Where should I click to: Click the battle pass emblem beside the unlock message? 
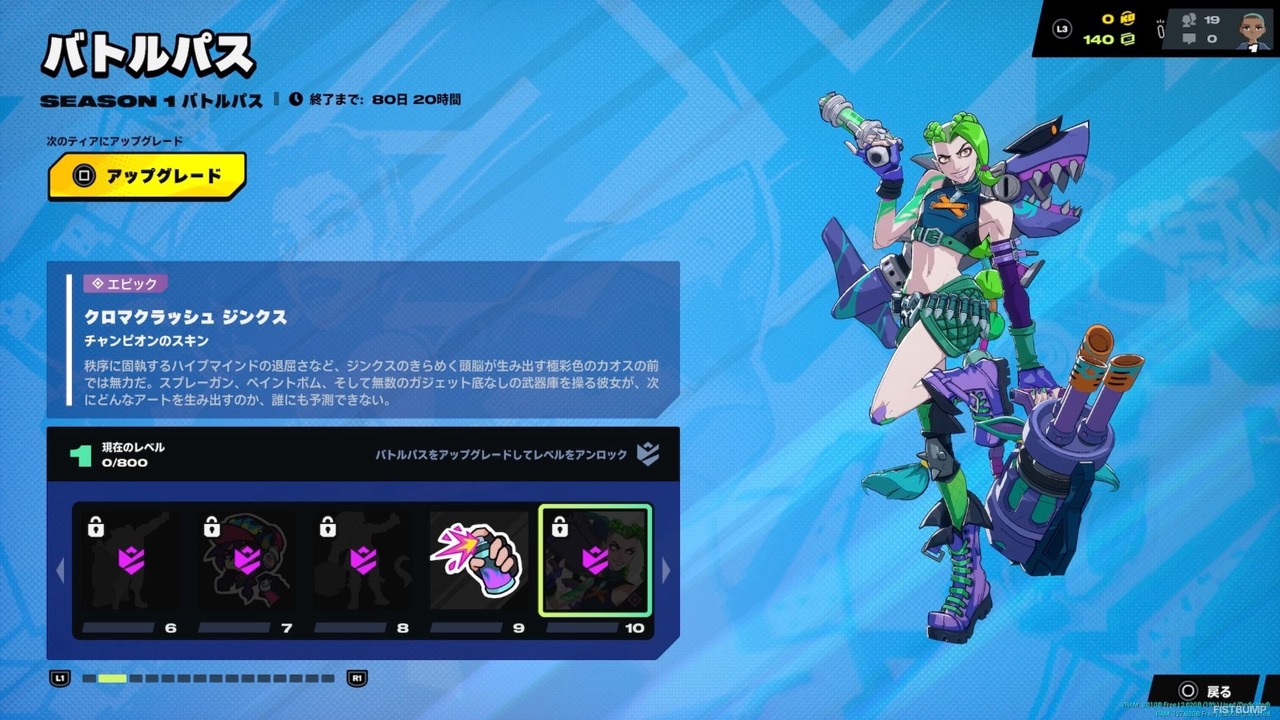pyautogui.click(x=648, y=453)
